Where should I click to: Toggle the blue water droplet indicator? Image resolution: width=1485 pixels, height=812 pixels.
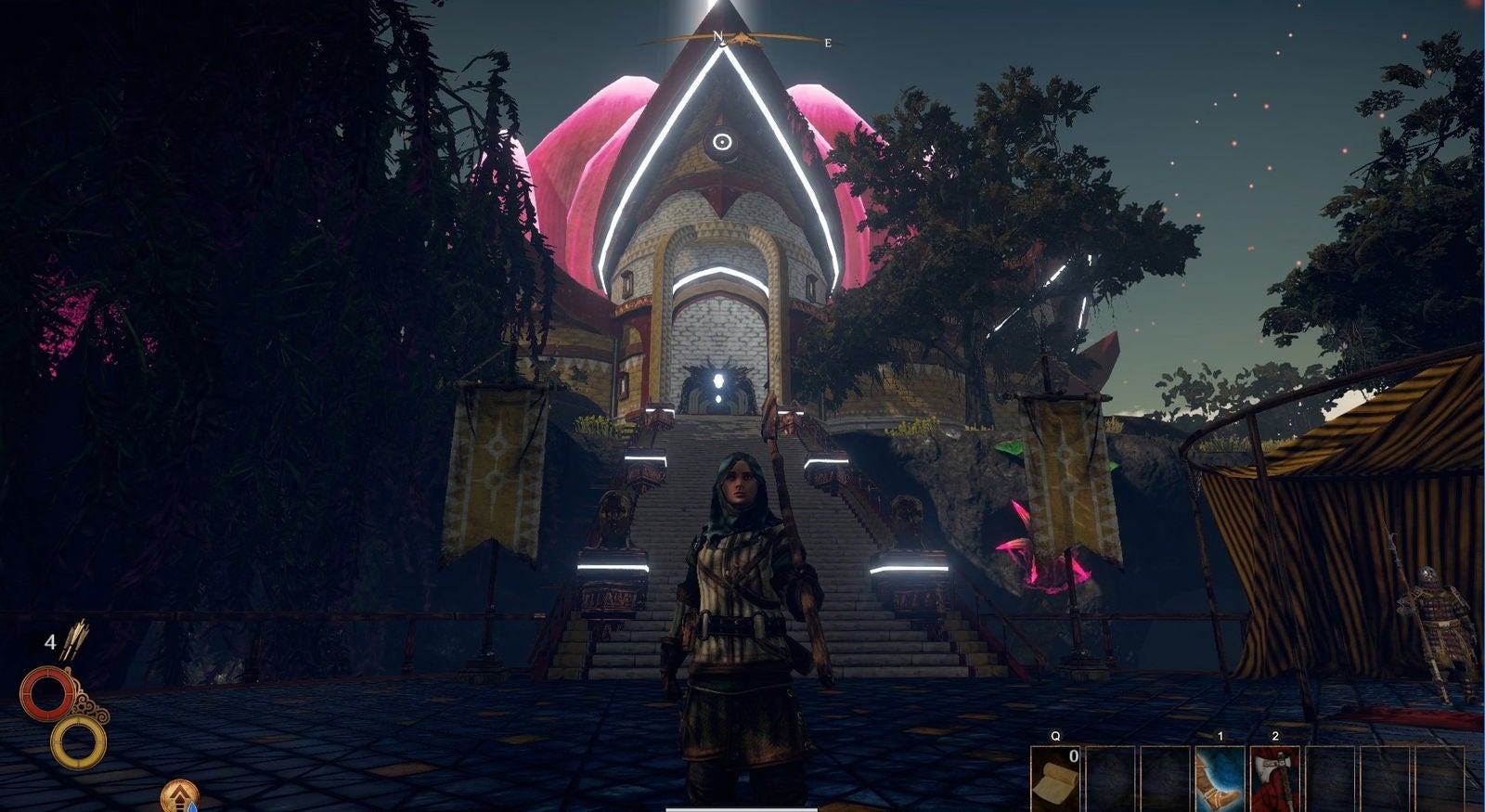click(x=192, y=807)
